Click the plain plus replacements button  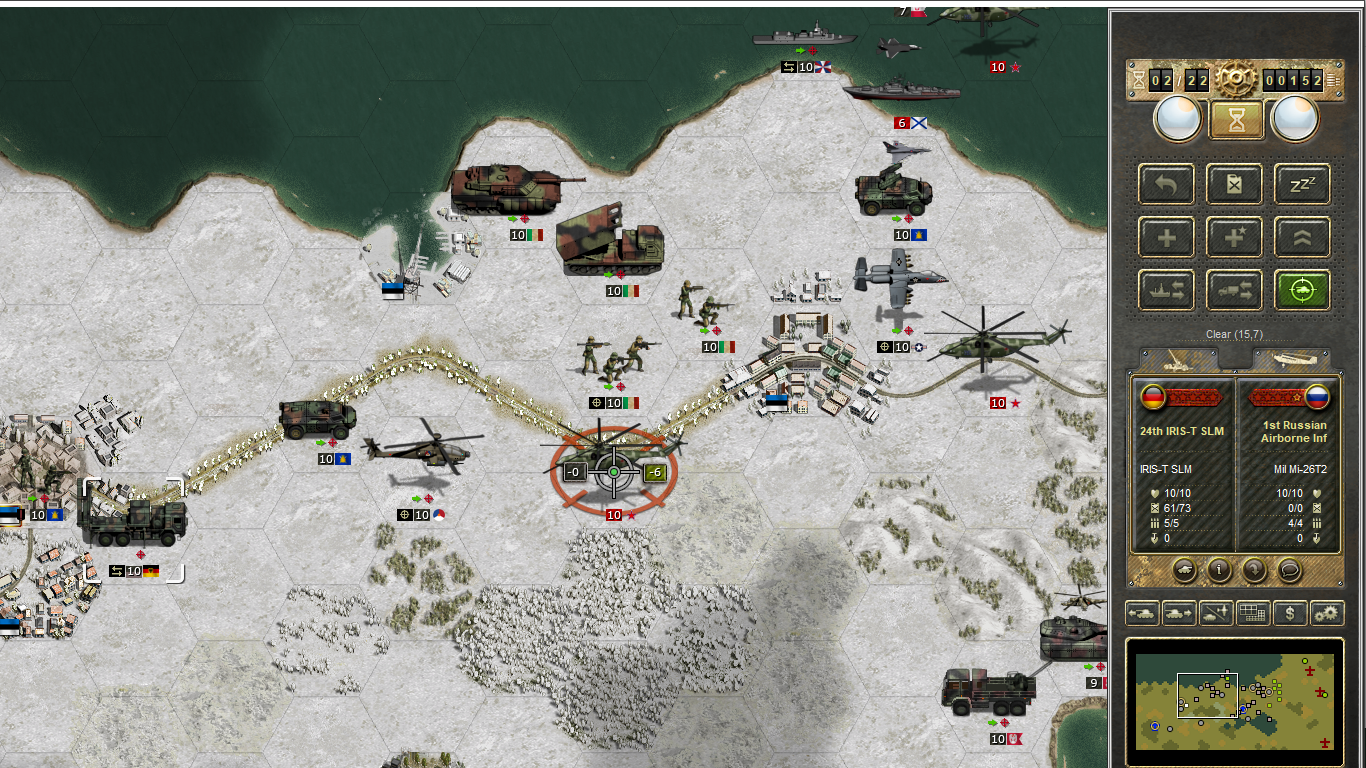(x=1166, y=237)
